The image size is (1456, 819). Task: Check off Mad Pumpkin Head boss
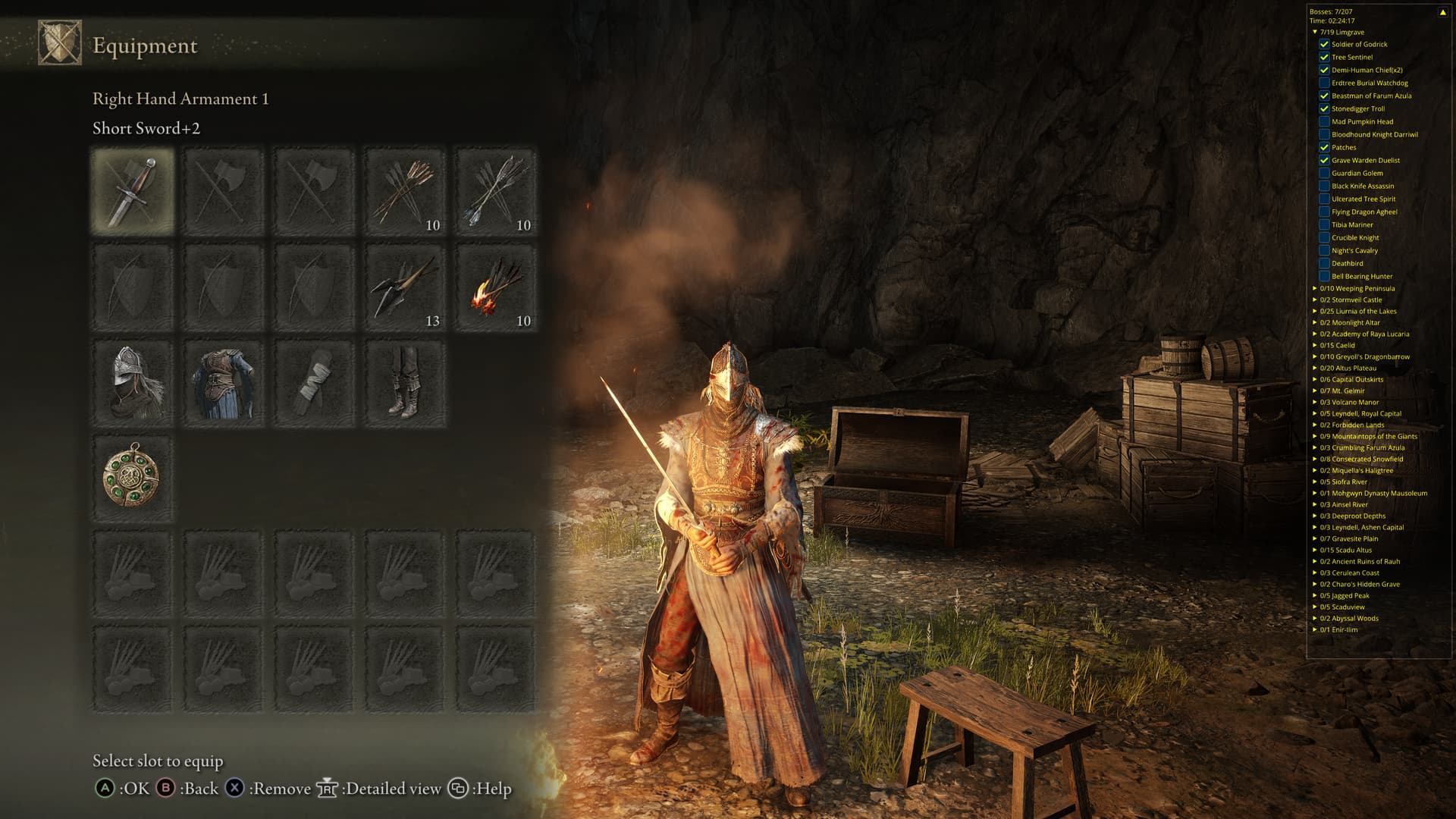click(x=1324, y=121)
